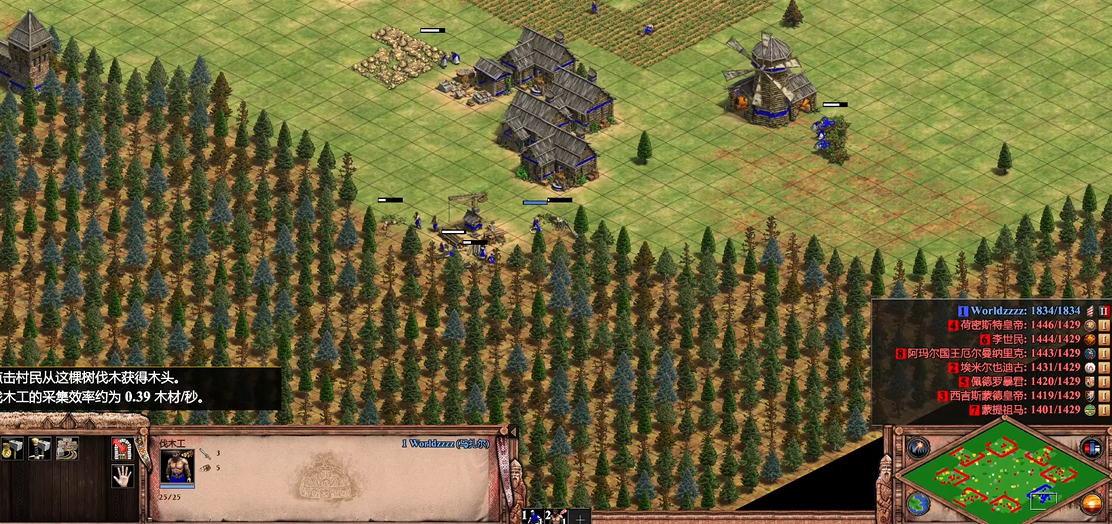Click the exclamation icon beside 蒙提祖马

point(1104,409)
